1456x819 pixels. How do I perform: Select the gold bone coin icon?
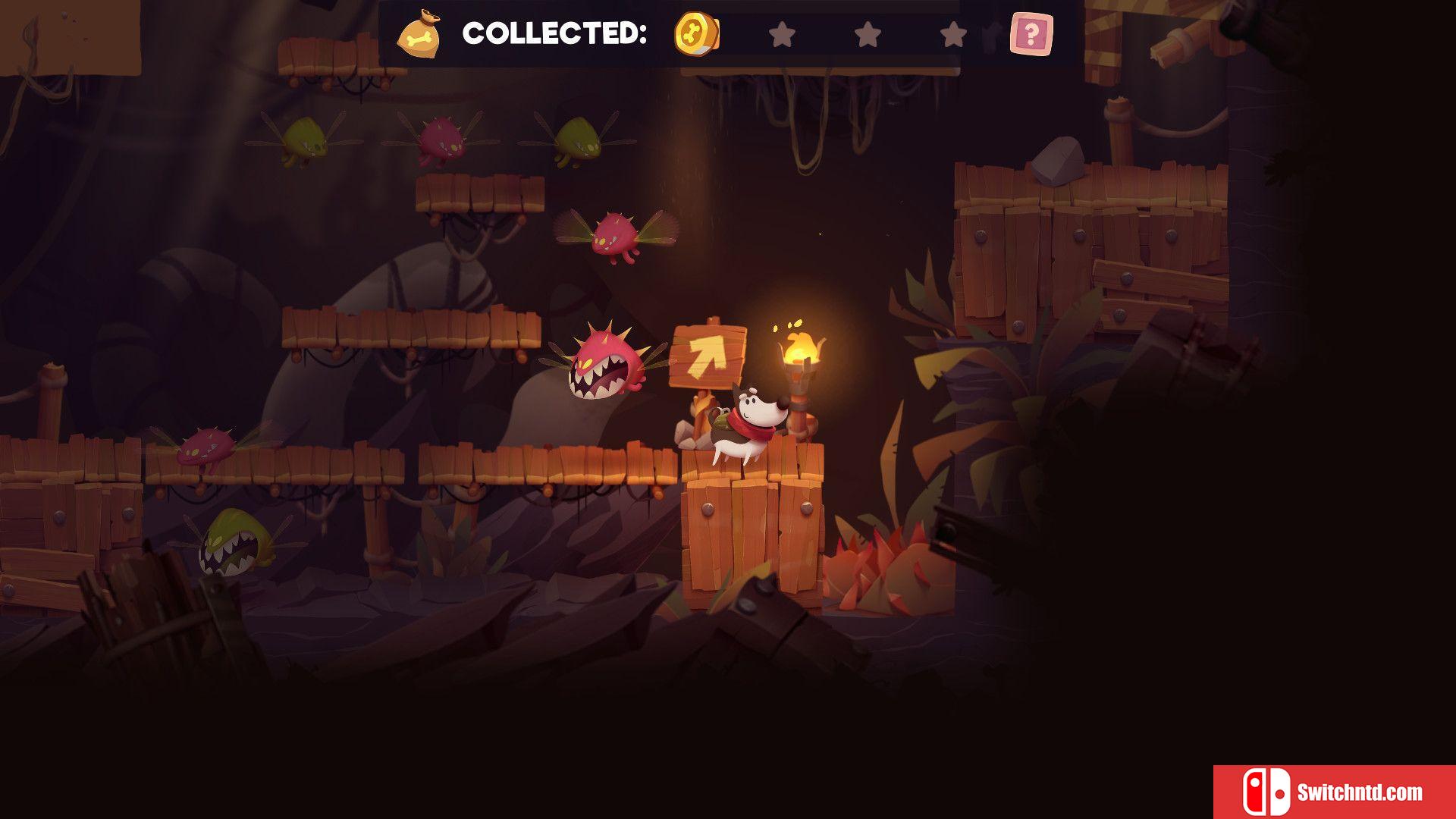click(696, 34)
